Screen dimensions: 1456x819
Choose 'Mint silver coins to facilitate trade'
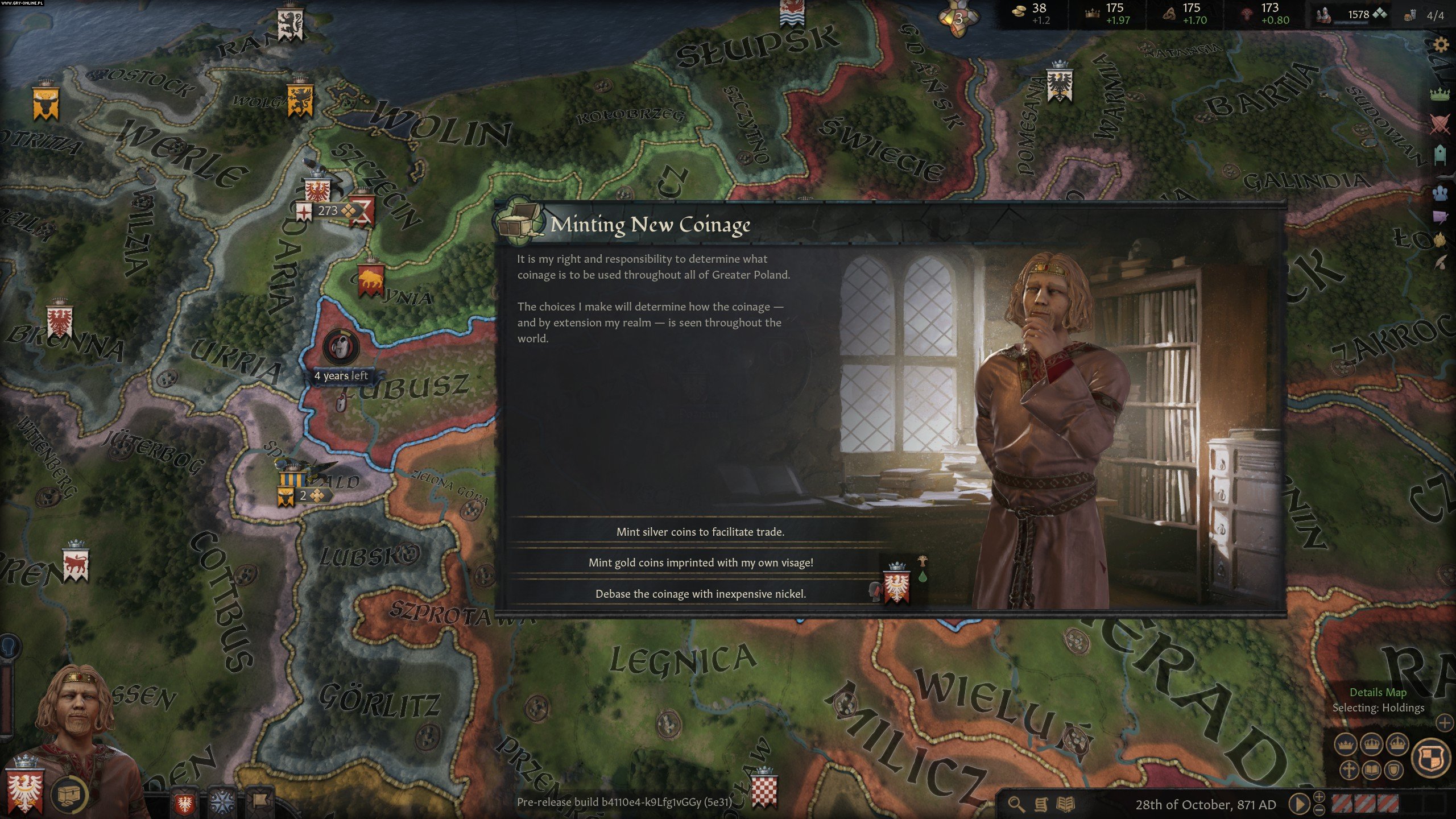pyautogui.click(x=700, y=532)
